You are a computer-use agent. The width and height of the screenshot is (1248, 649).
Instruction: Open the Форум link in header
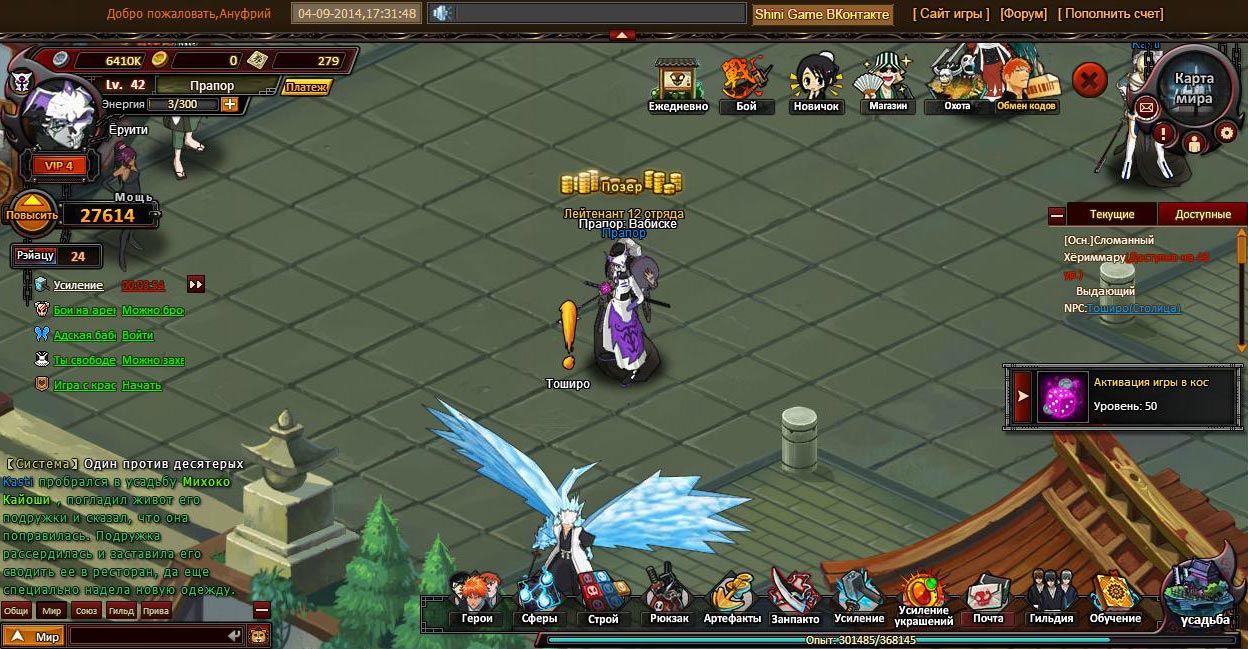[1023, 14]
